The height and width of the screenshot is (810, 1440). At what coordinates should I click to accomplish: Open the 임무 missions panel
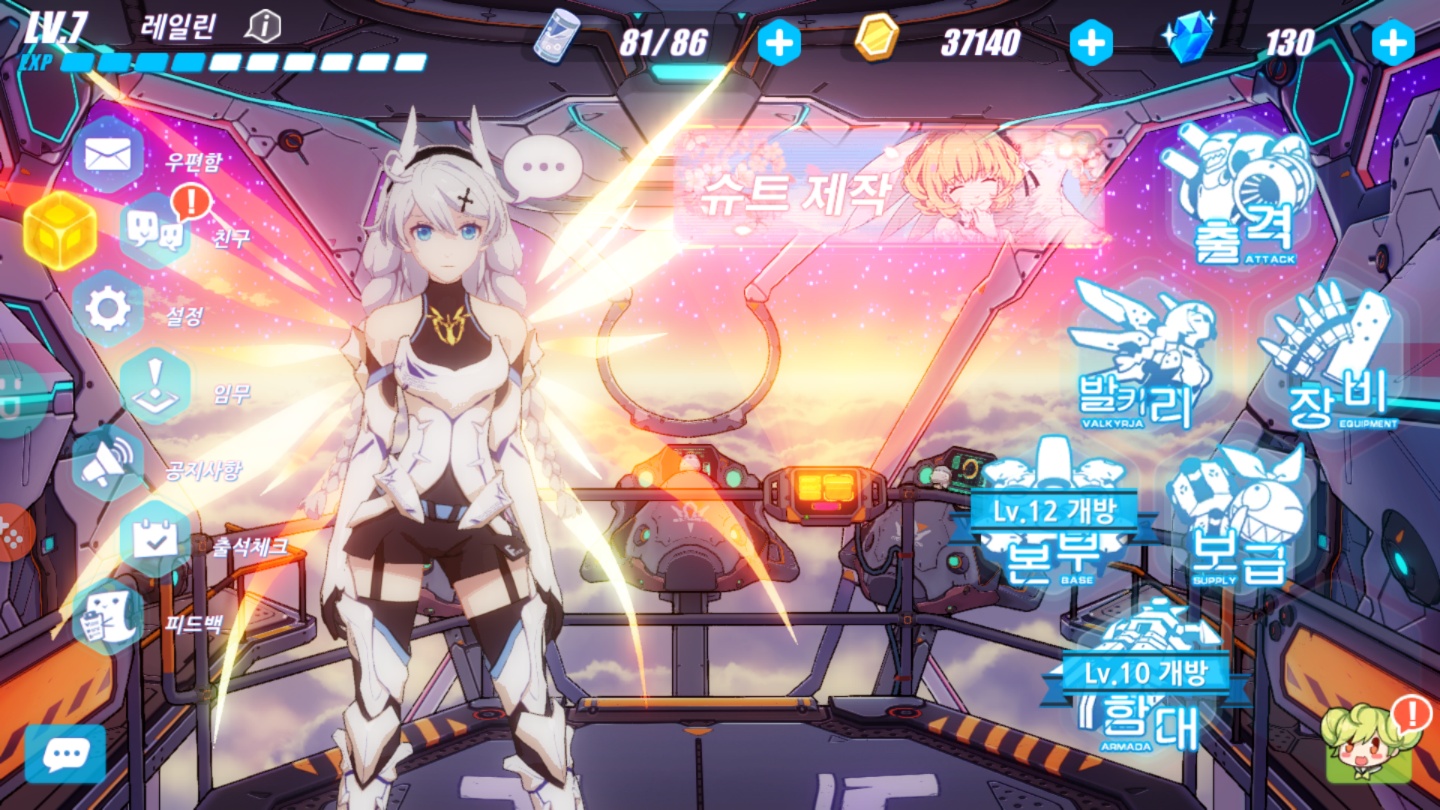[x=156, y=387]
